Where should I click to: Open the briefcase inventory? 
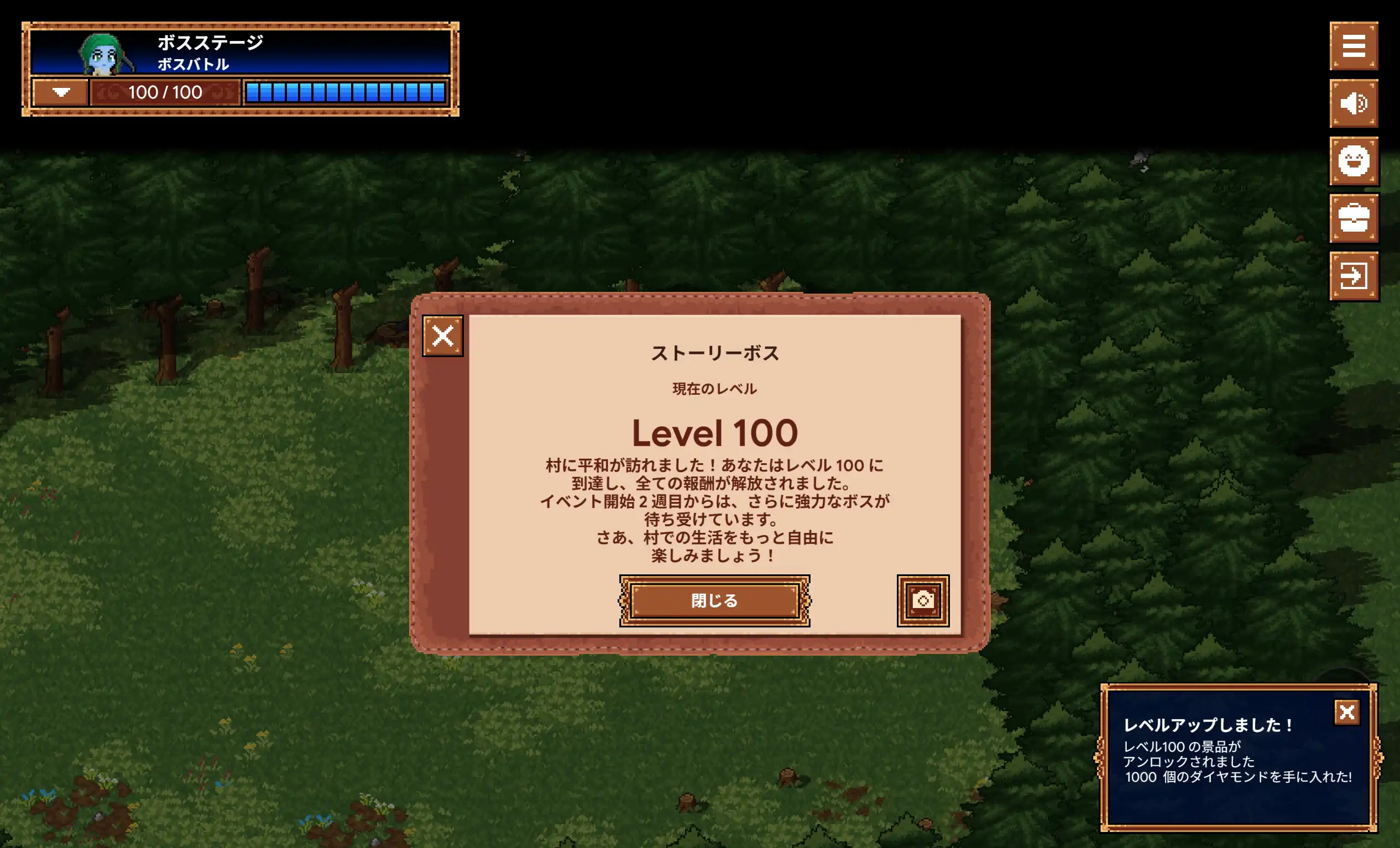pyautogui.click(x=1354, y=218)
